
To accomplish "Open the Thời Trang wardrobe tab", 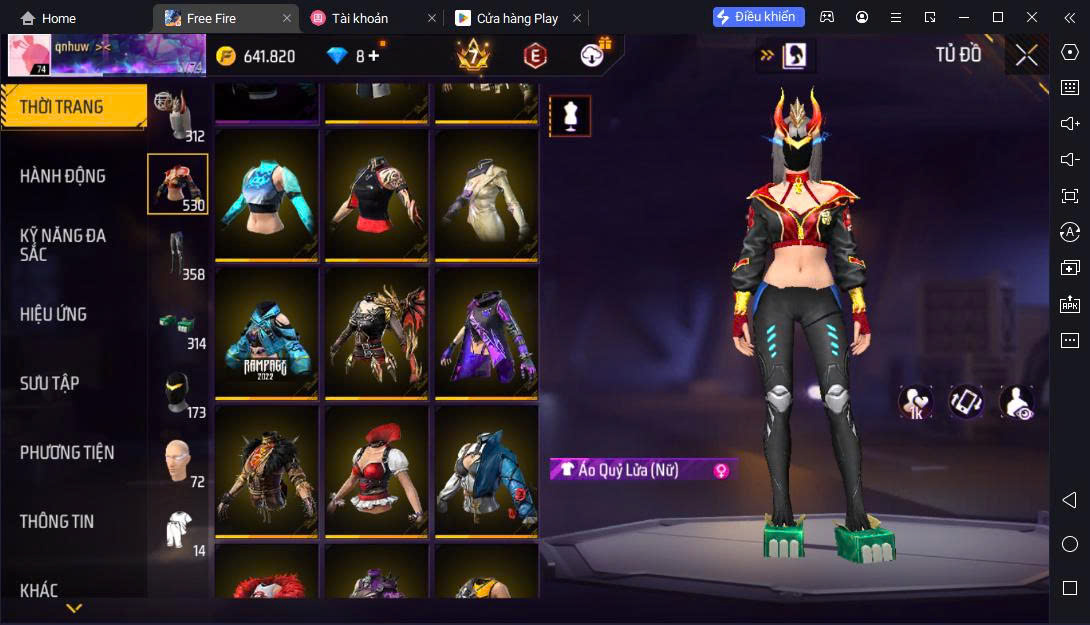I will (62, 107).
